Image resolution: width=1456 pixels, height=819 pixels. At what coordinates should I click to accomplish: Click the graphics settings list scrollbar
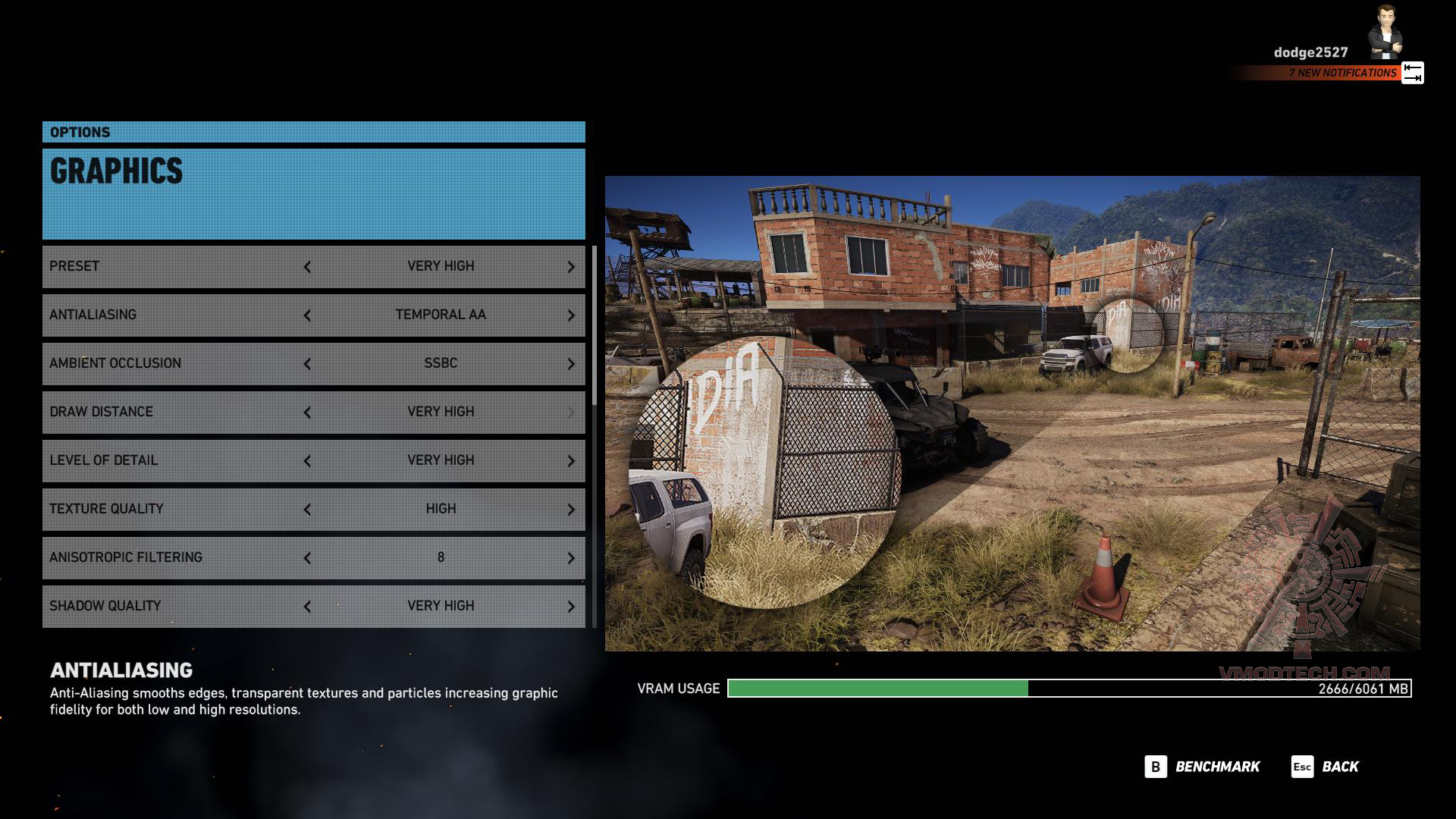pos(594,326)
